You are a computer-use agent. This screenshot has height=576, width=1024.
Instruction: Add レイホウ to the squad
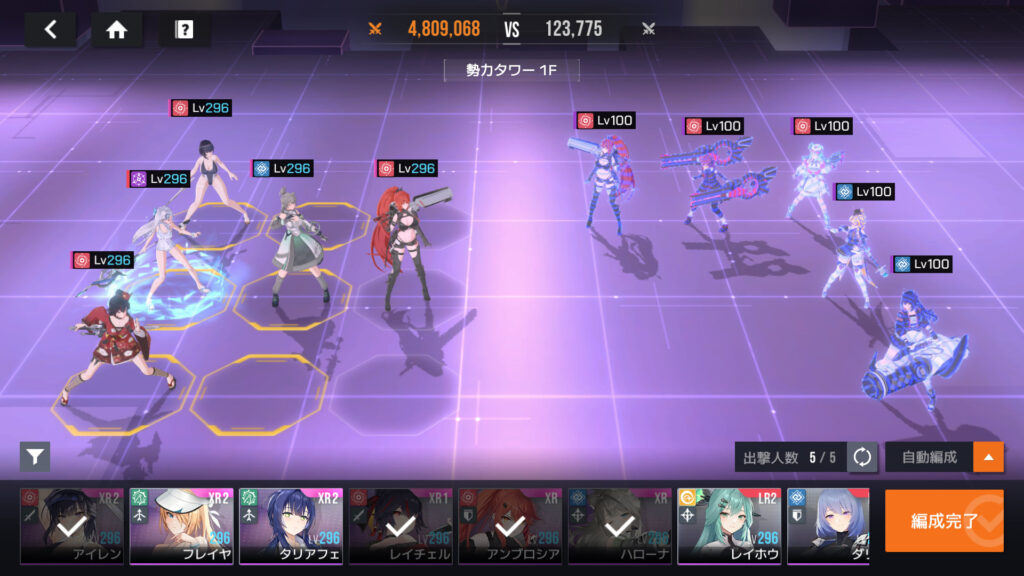(x=729, y=526)
